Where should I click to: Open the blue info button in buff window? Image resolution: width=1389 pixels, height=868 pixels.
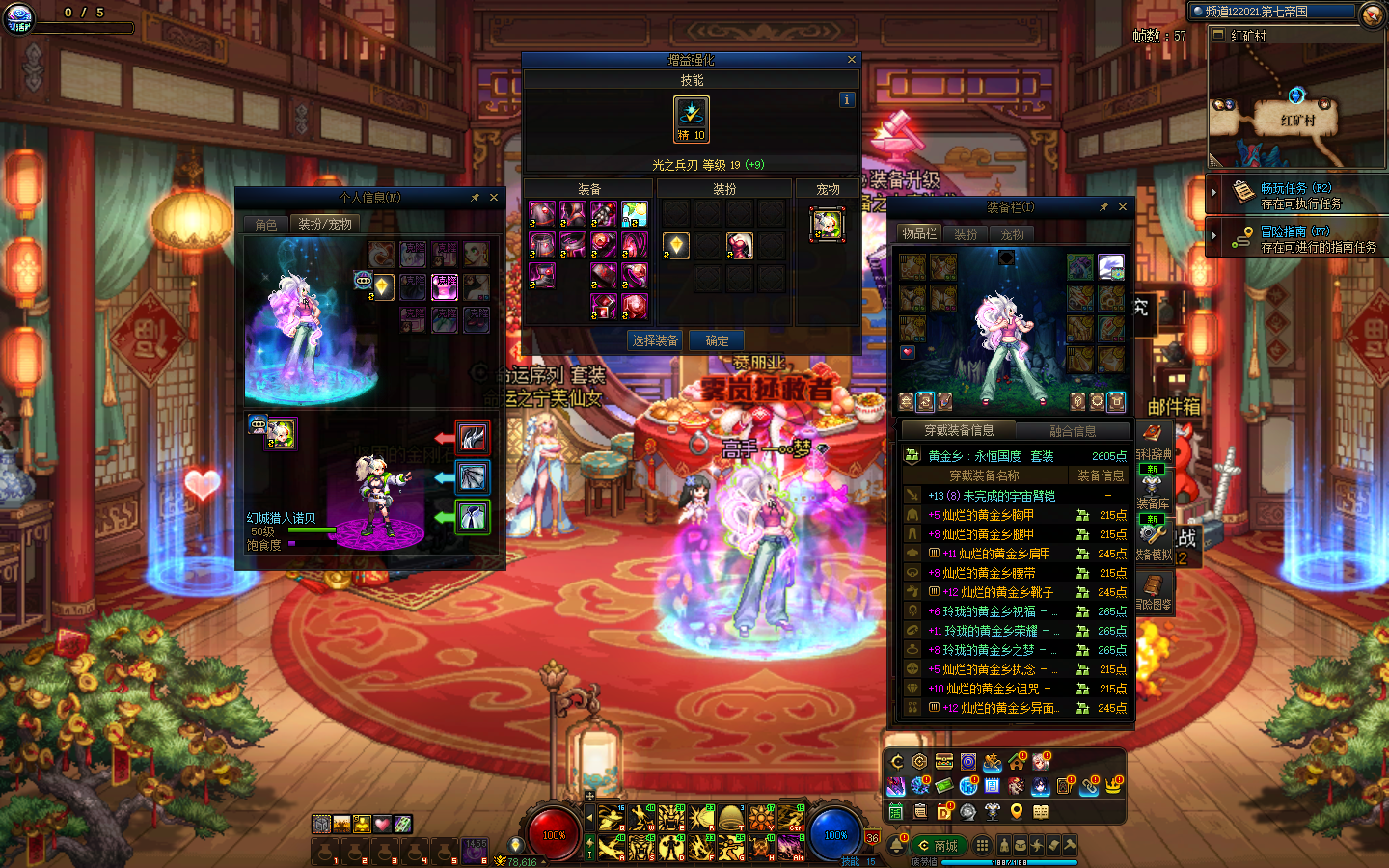tap(846, 99)
